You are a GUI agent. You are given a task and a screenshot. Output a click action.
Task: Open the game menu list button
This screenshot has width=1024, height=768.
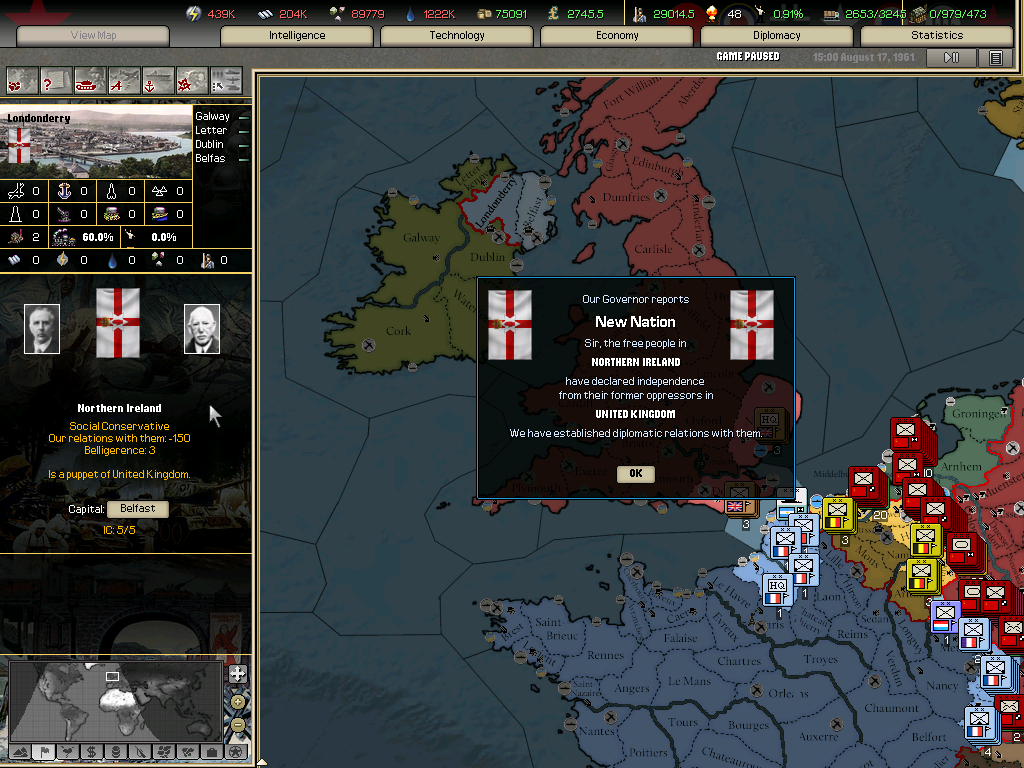tap(995, 58)
